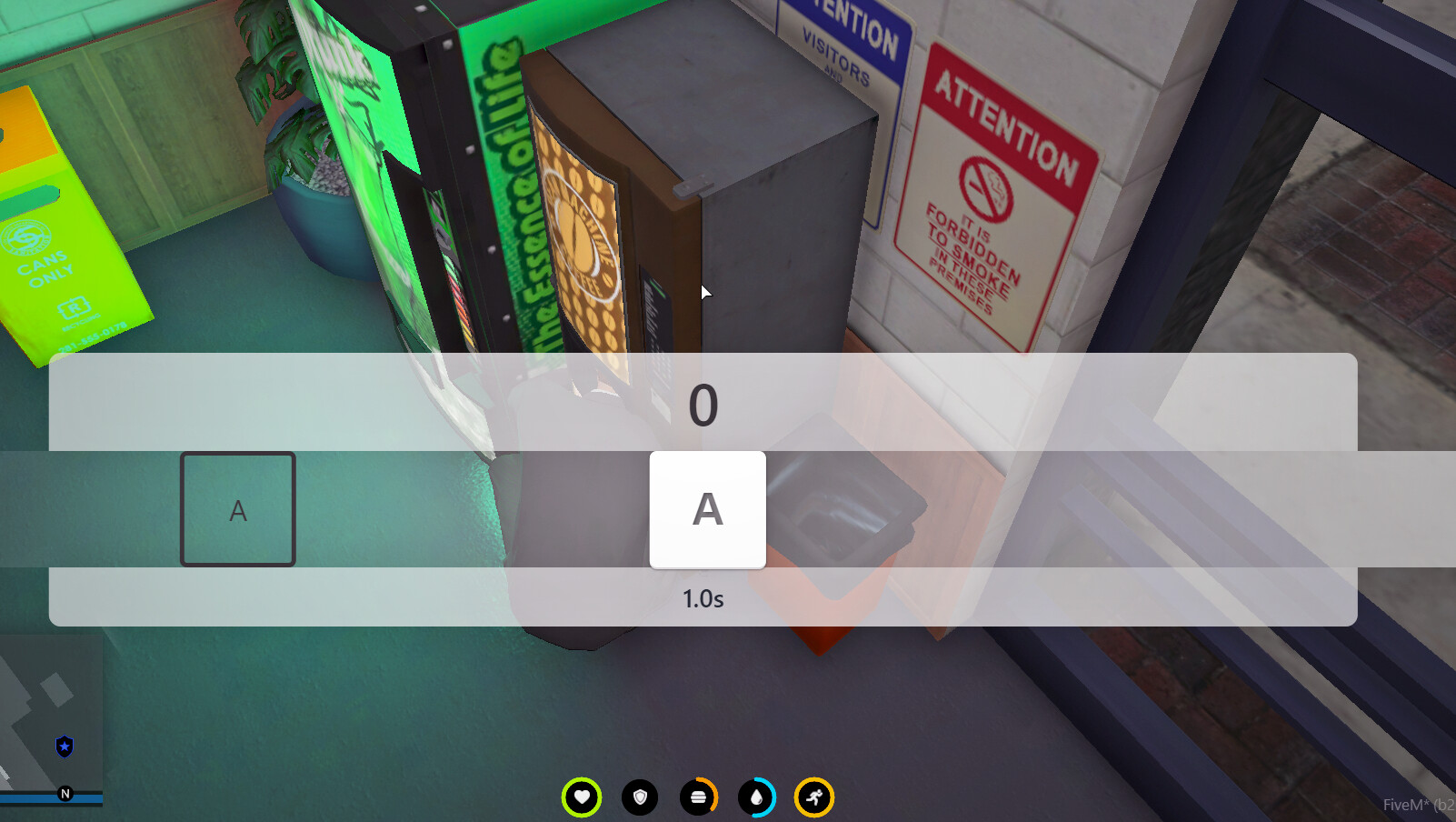This screenshot has width=1456, height=822.
Task: Click the outlined A key box on the left
Action: click(x=238, y=509)
